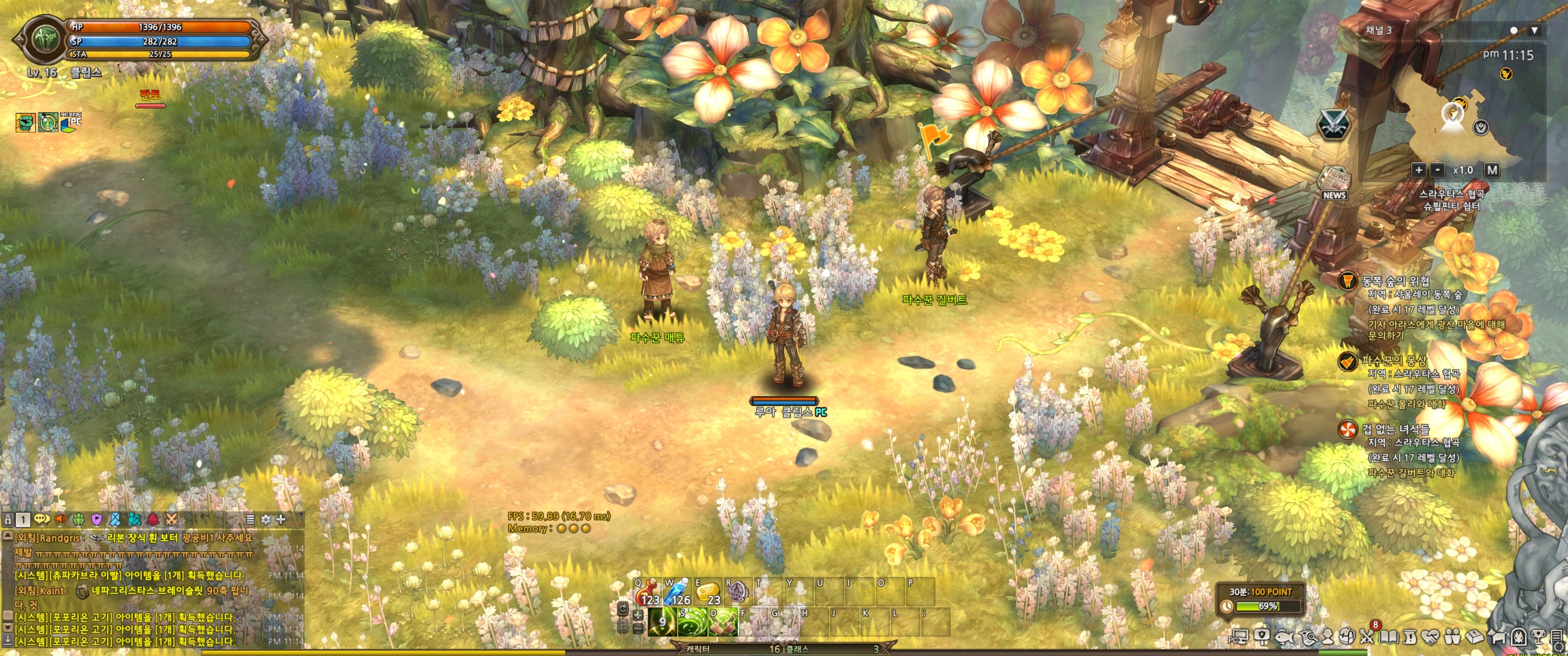Use the blue SP potion in the W slot
The height and width of the screenshot is (656, 1568).
tap(677, 591)
